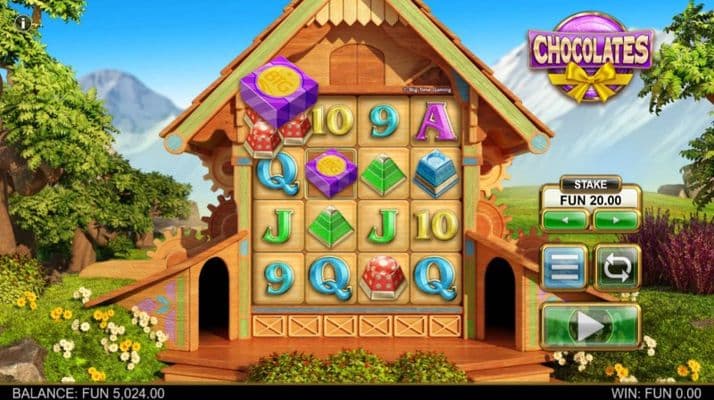Increase the stake with the right arrow
This screenshot has height=400, width=714.
coord(616,219)
